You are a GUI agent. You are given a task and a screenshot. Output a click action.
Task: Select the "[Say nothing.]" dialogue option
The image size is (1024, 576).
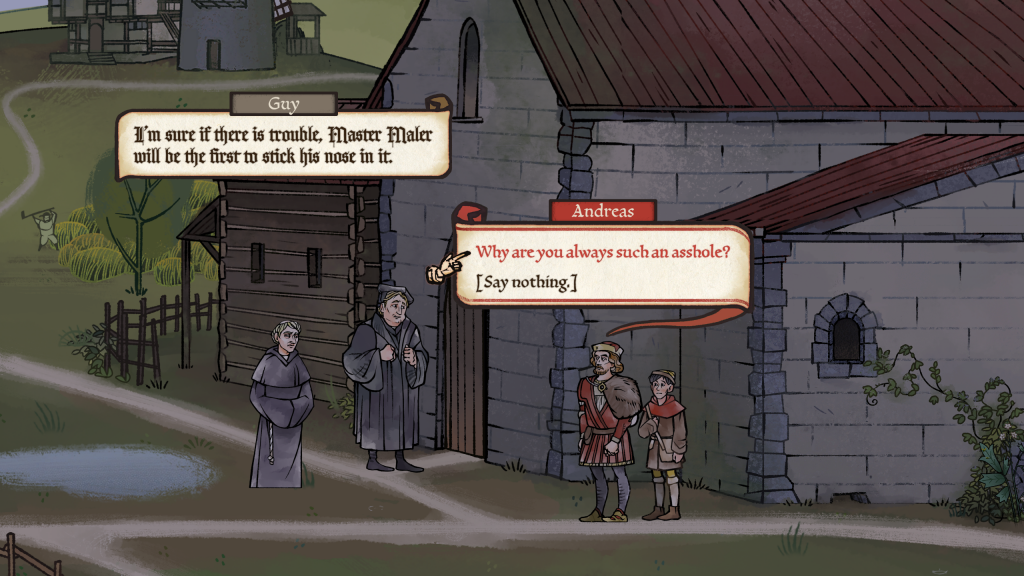click(x=526, y=283)
